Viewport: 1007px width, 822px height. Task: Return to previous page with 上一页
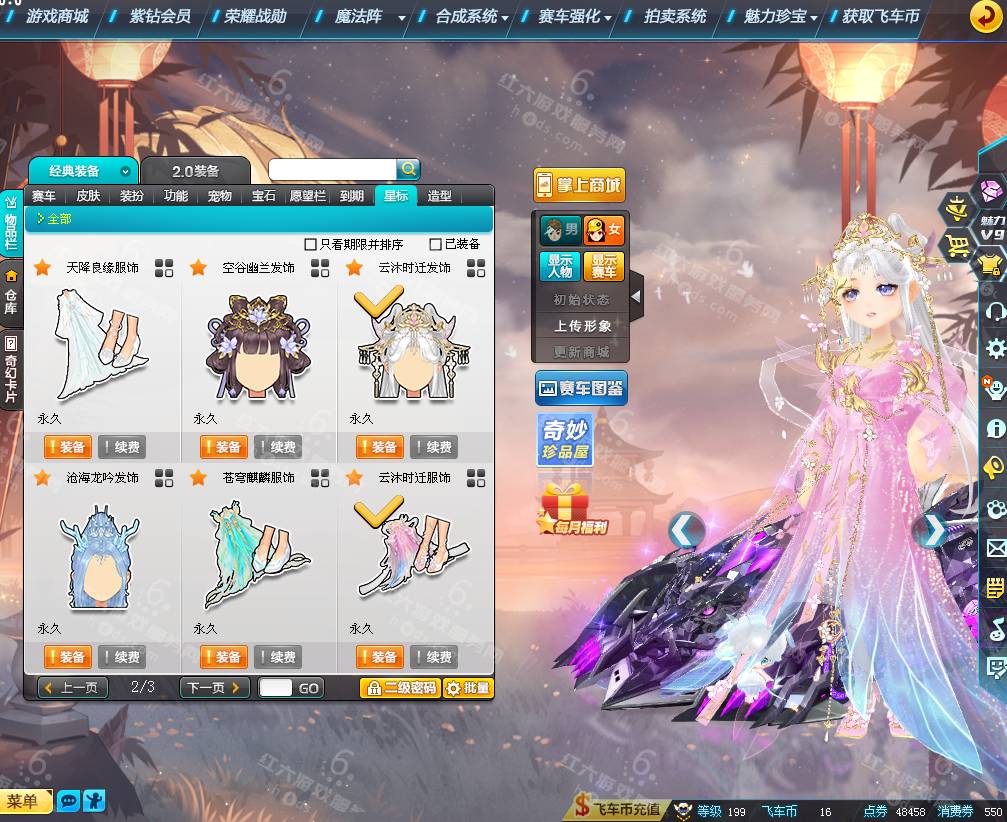coord(73,688)
